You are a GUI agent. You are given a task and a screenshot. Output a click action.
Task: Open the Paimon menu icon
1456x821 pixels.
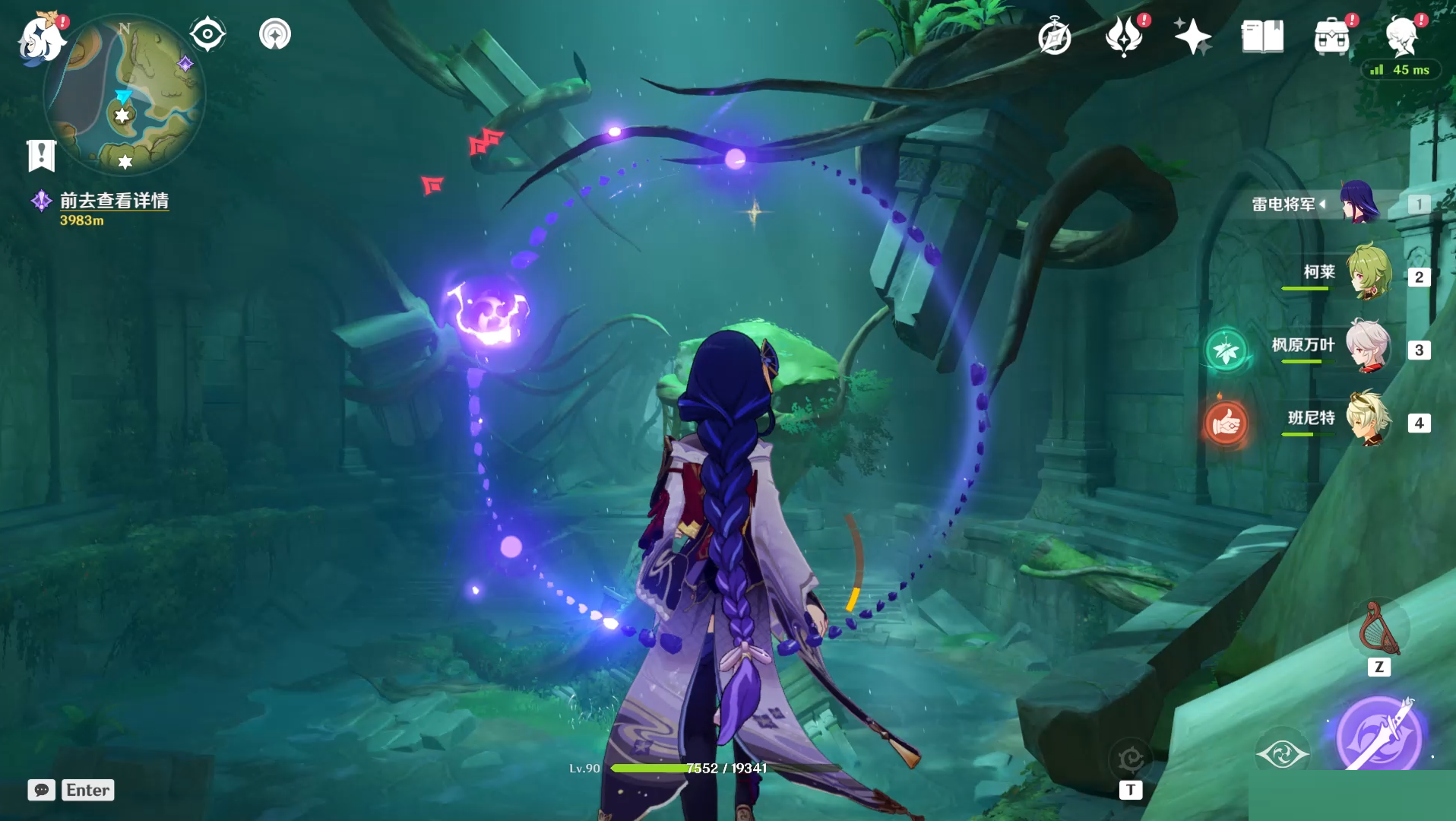[x=42, y=38]
